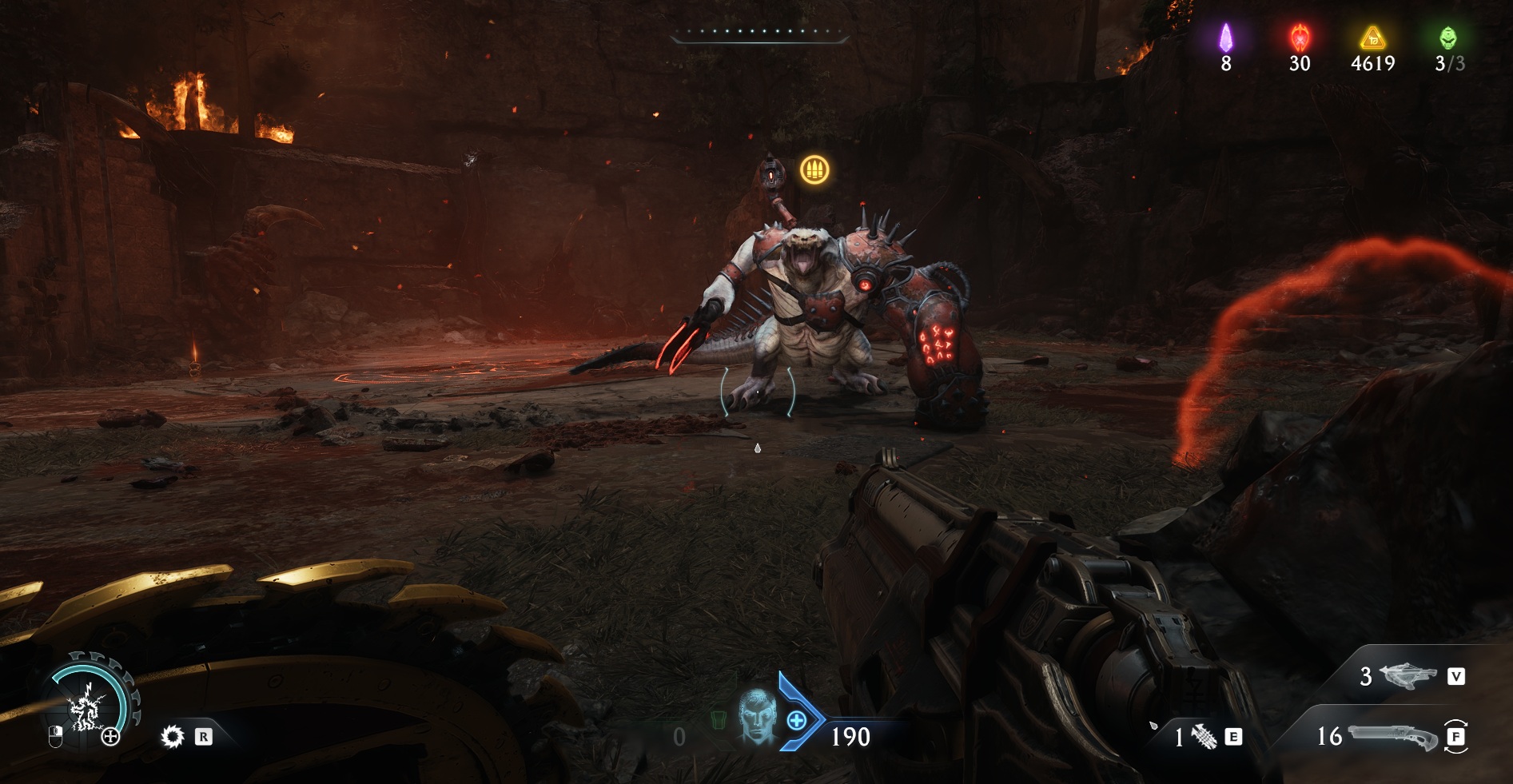Select the red ruby currency icon
The width and height of the screenshot is (1513, 784).
tap(1300, 38)
